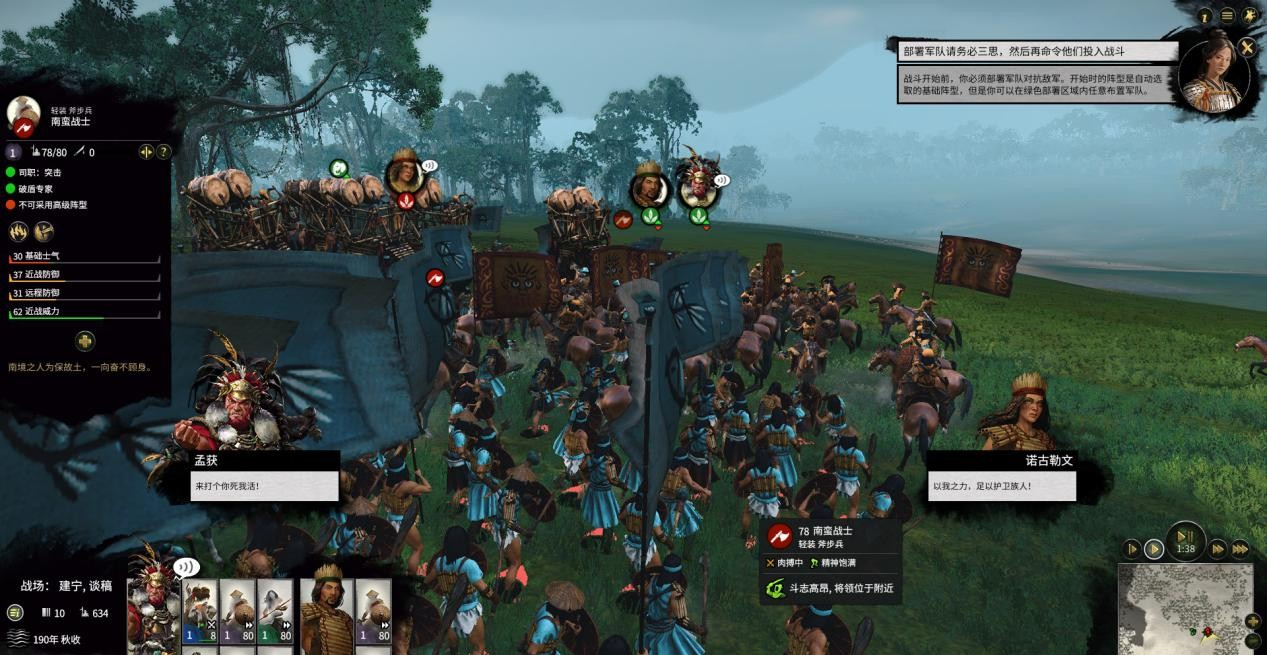
Task: Set battle speed to slow motion
Action: pos(1131,549)
